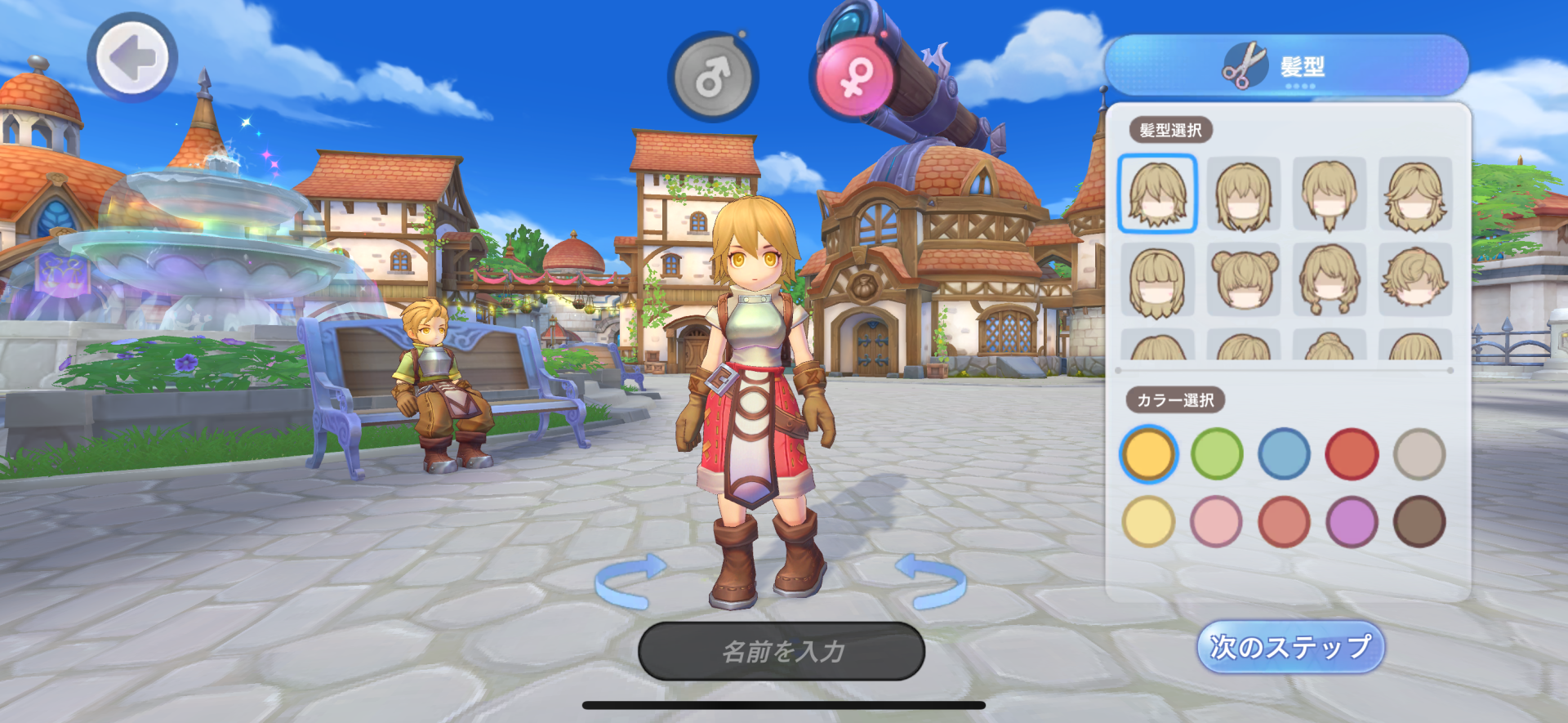1568x723 pixels.
Task: Select the twin braids hairstyle thumbnail
Action: [x=1330, y=279]
